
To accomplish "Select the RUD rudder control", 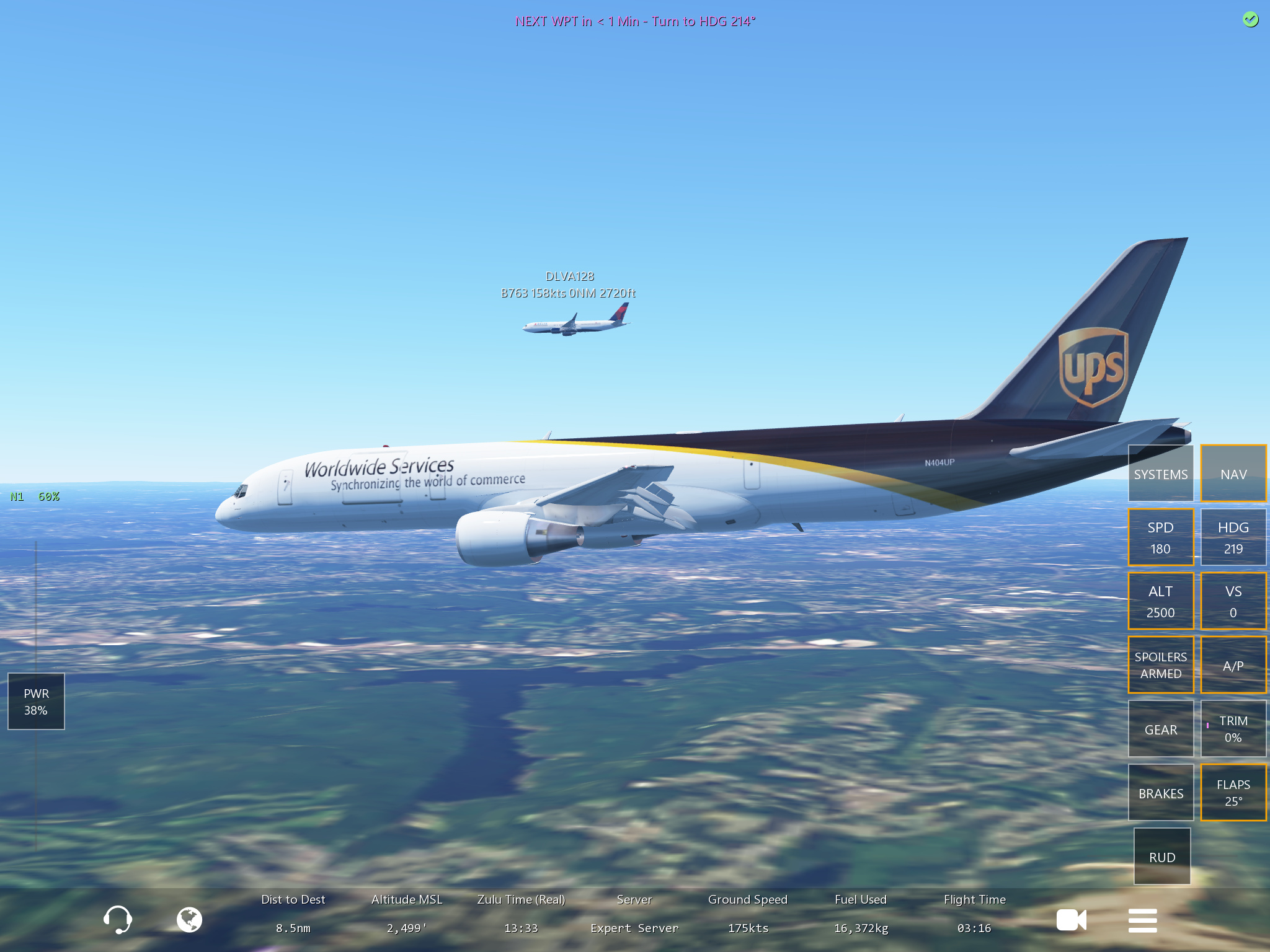I will (1161, 857).
